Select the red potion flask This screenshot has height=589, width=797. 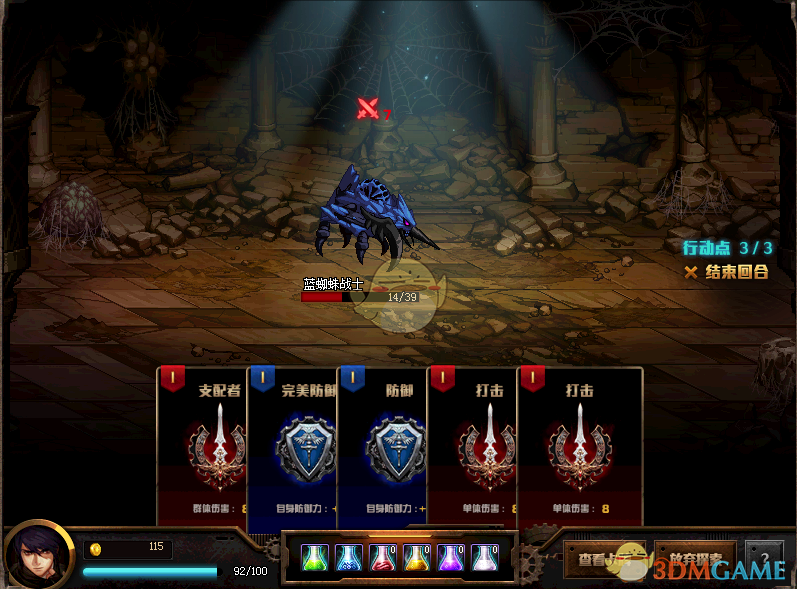(383, 557)
